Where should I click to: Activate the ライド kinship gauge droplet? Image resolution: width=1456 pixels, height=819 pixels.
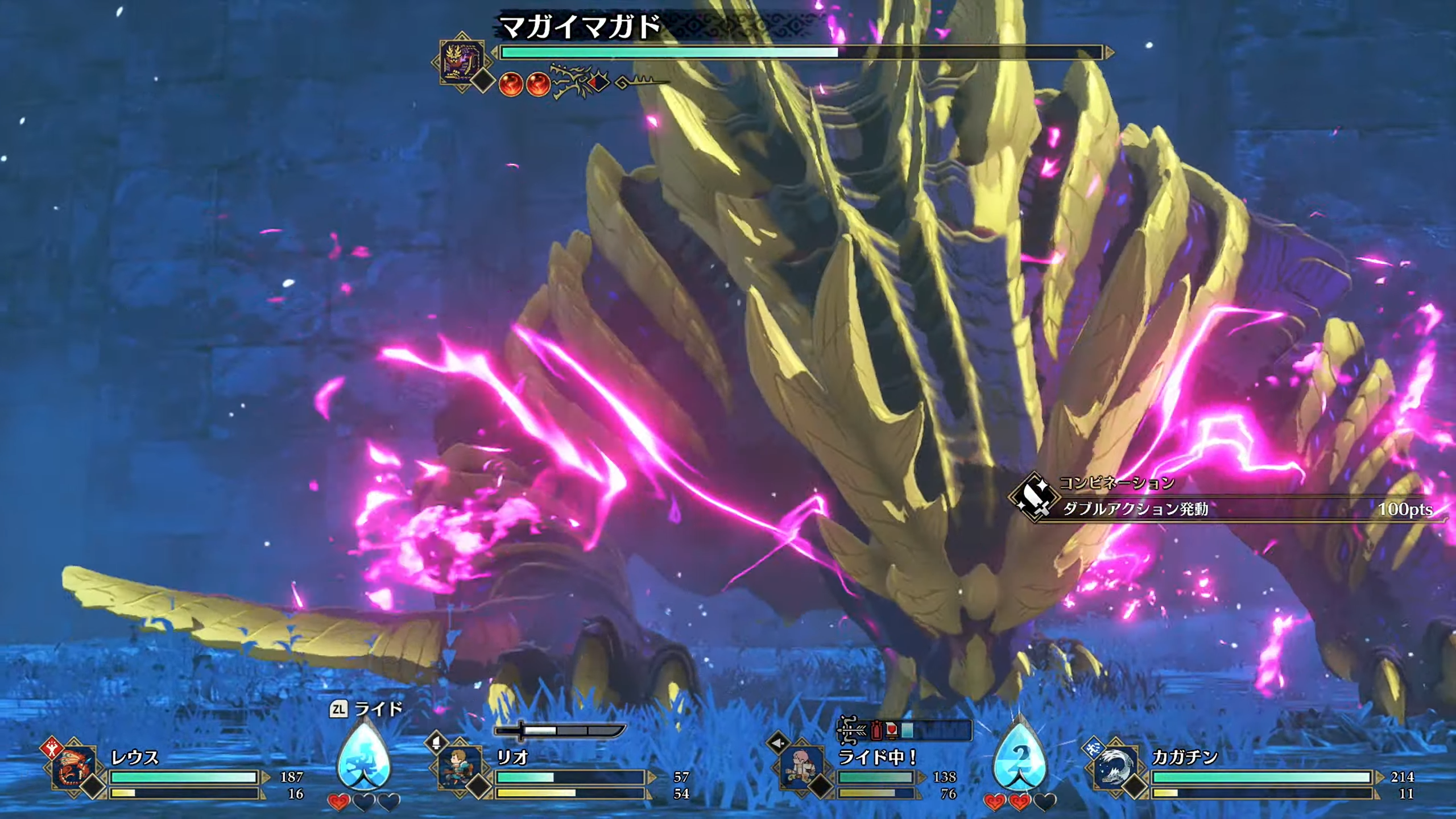[364, 755]
